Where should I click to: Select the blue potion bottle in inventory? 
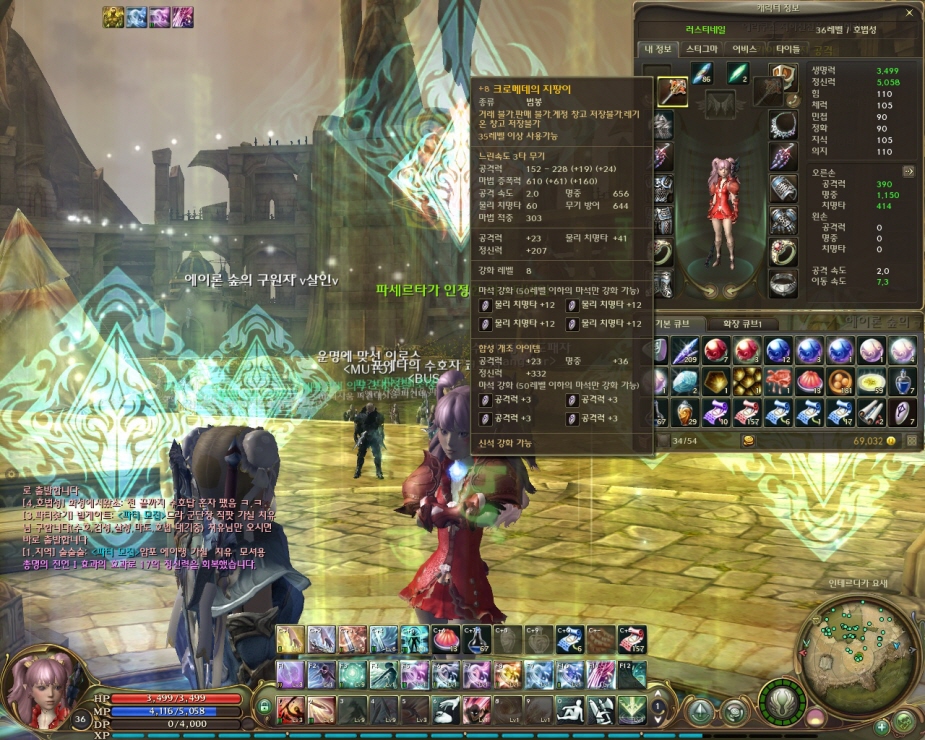pos(903,381)
